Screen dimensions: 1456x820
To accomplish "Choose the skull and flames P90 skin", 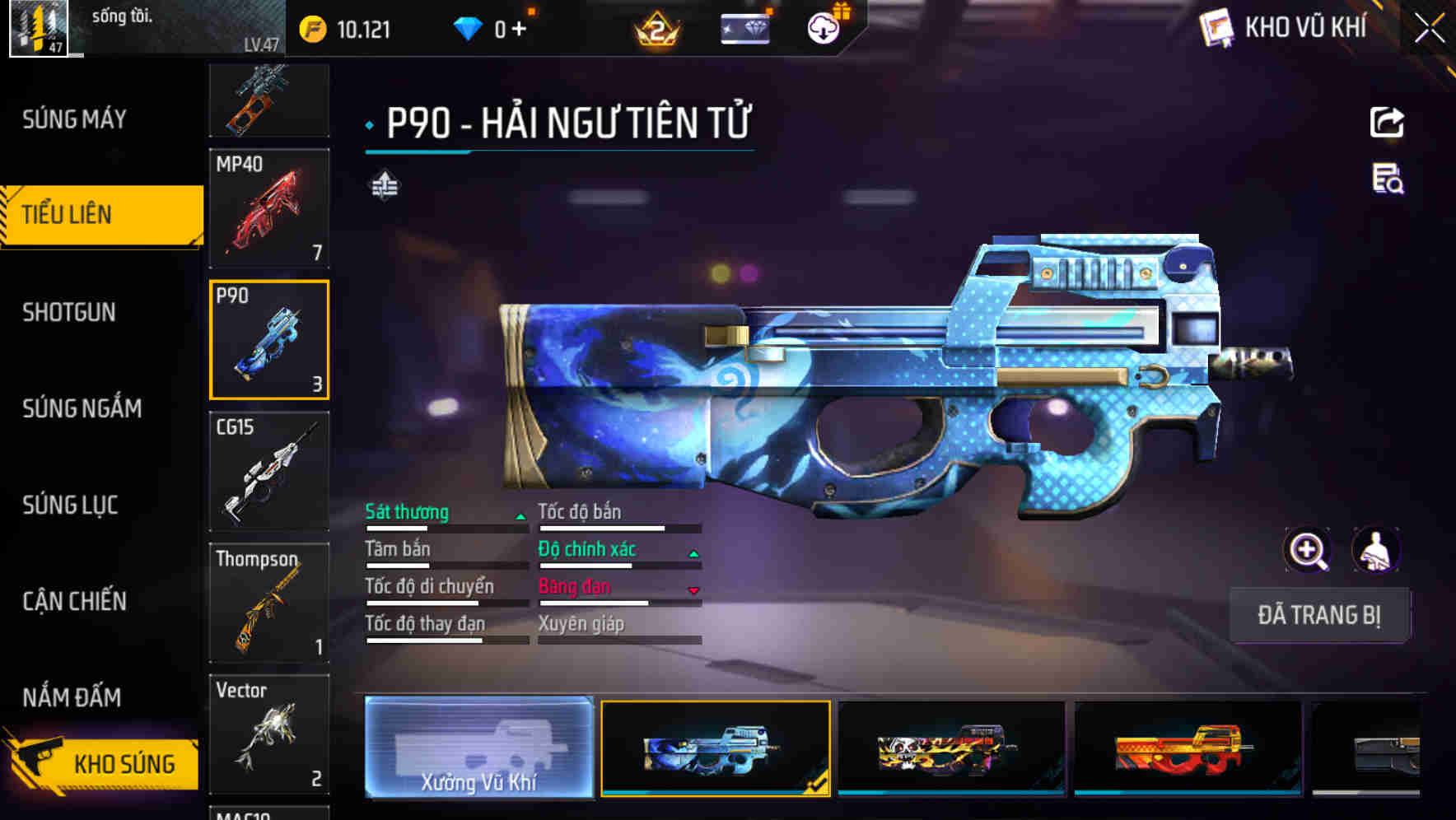I will (951, 748).
